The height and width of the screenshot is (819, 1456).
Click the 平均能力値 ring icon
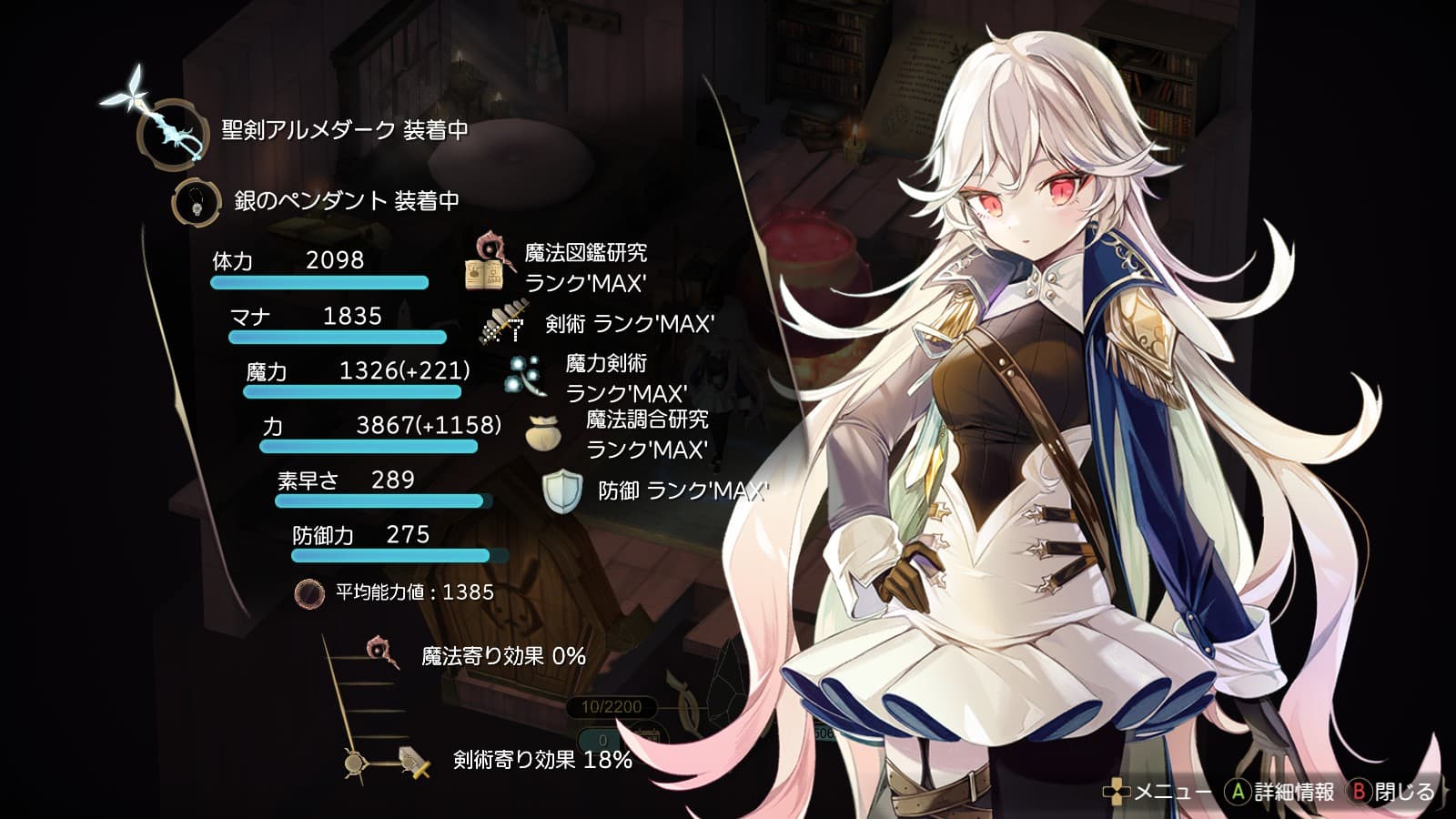[309, 593]
